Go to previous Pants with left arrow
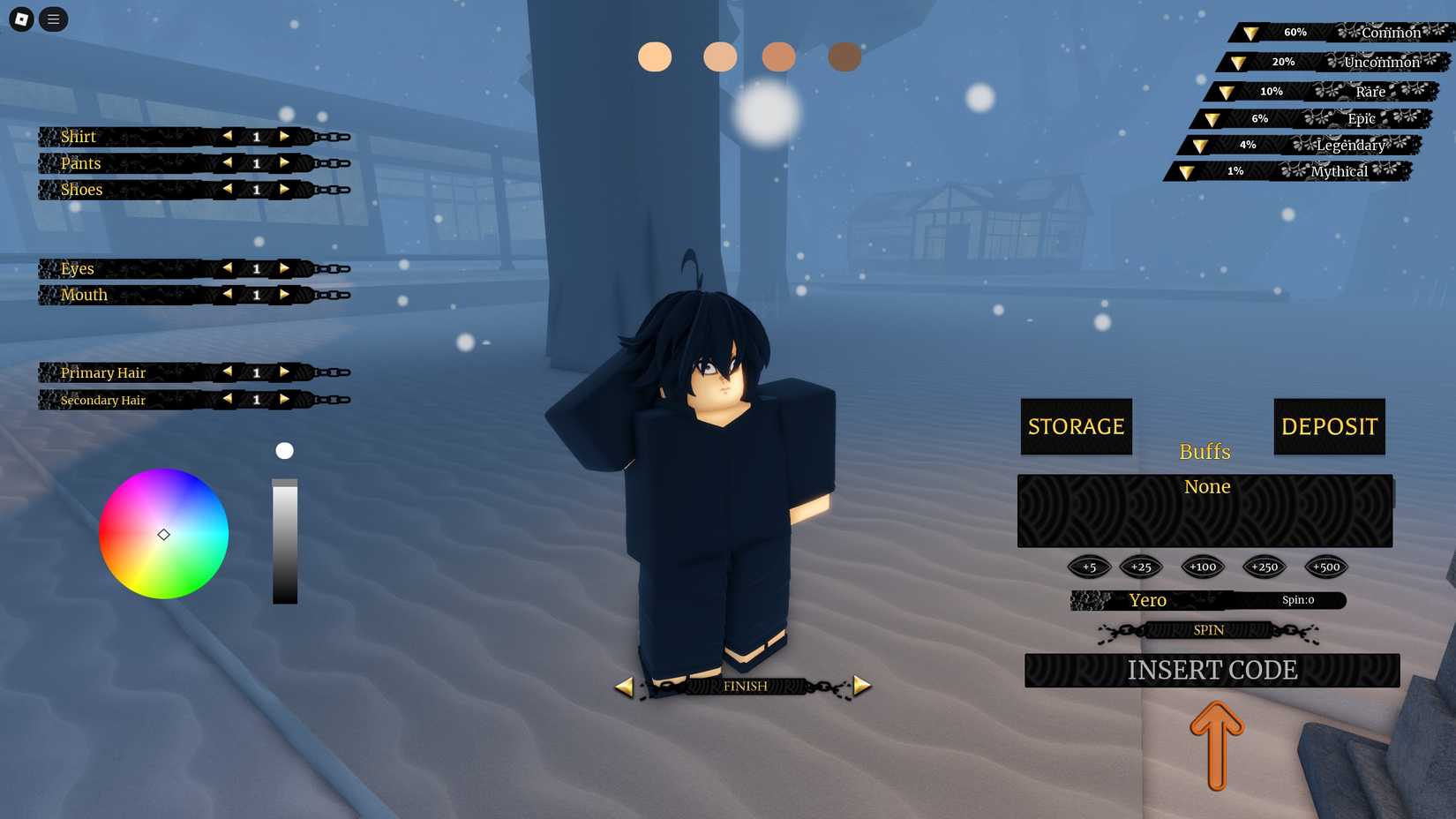This screenshot has height=819, width=1456. [x=228, y=162]
